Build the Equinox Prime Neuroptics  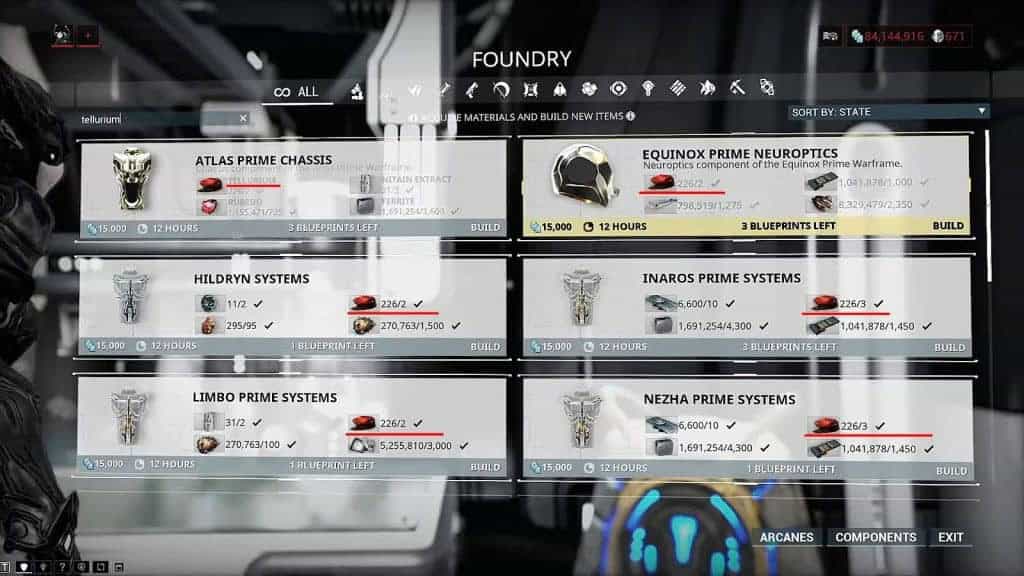click(x=948, y=226)
